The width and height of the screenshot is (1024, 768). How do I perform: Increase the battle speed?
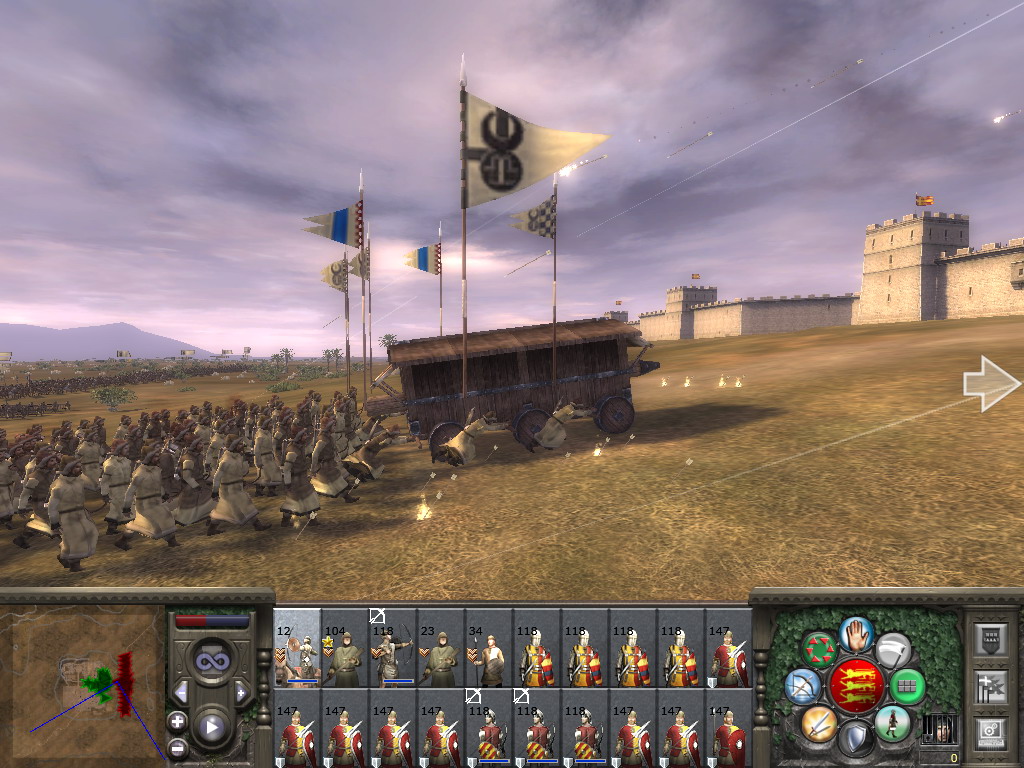pyautogui.click(x=240, y=692)
